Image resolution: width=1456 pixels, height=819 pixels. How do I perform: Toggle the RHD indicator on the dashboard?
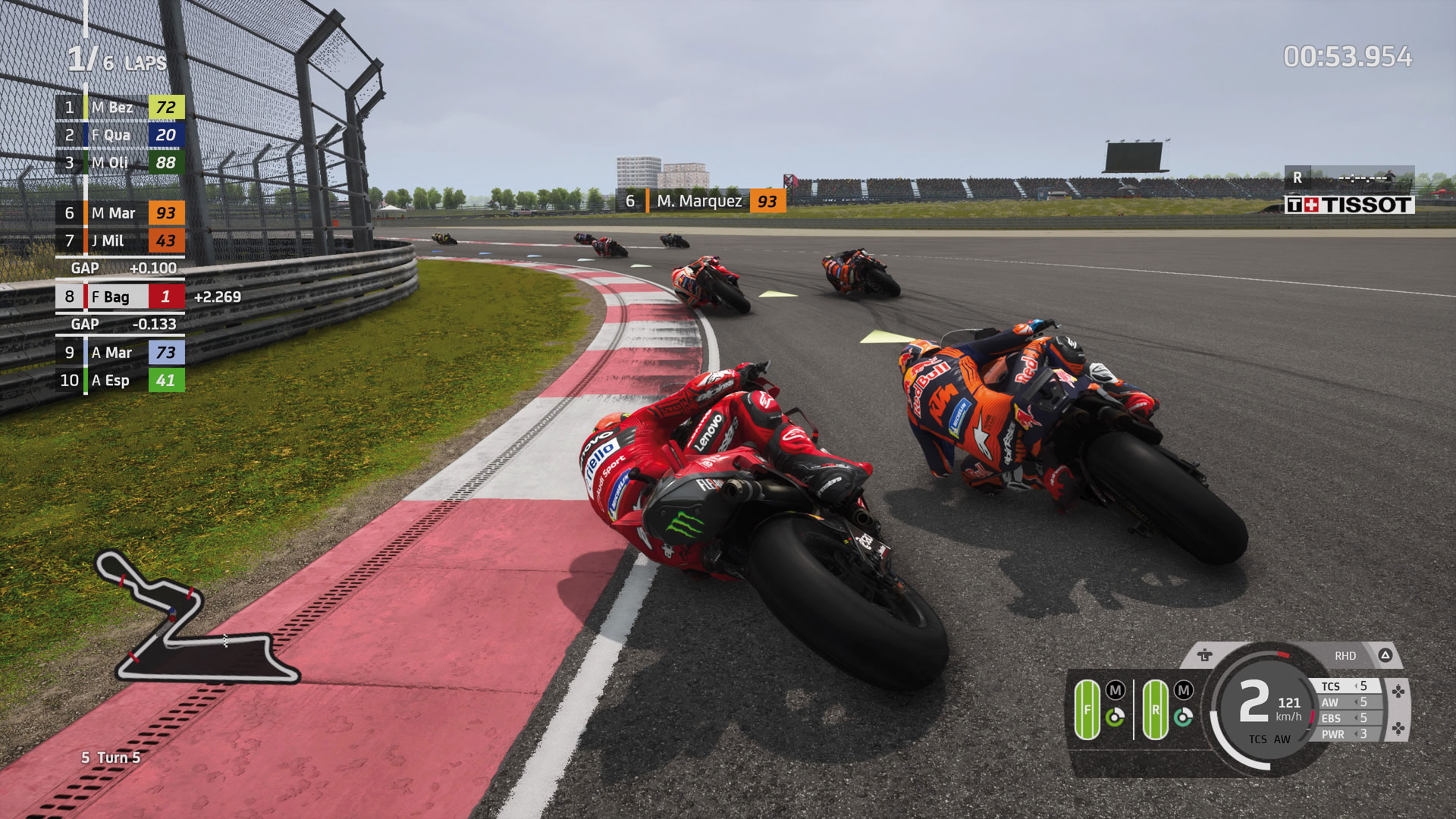click(x=1346, y=655)
